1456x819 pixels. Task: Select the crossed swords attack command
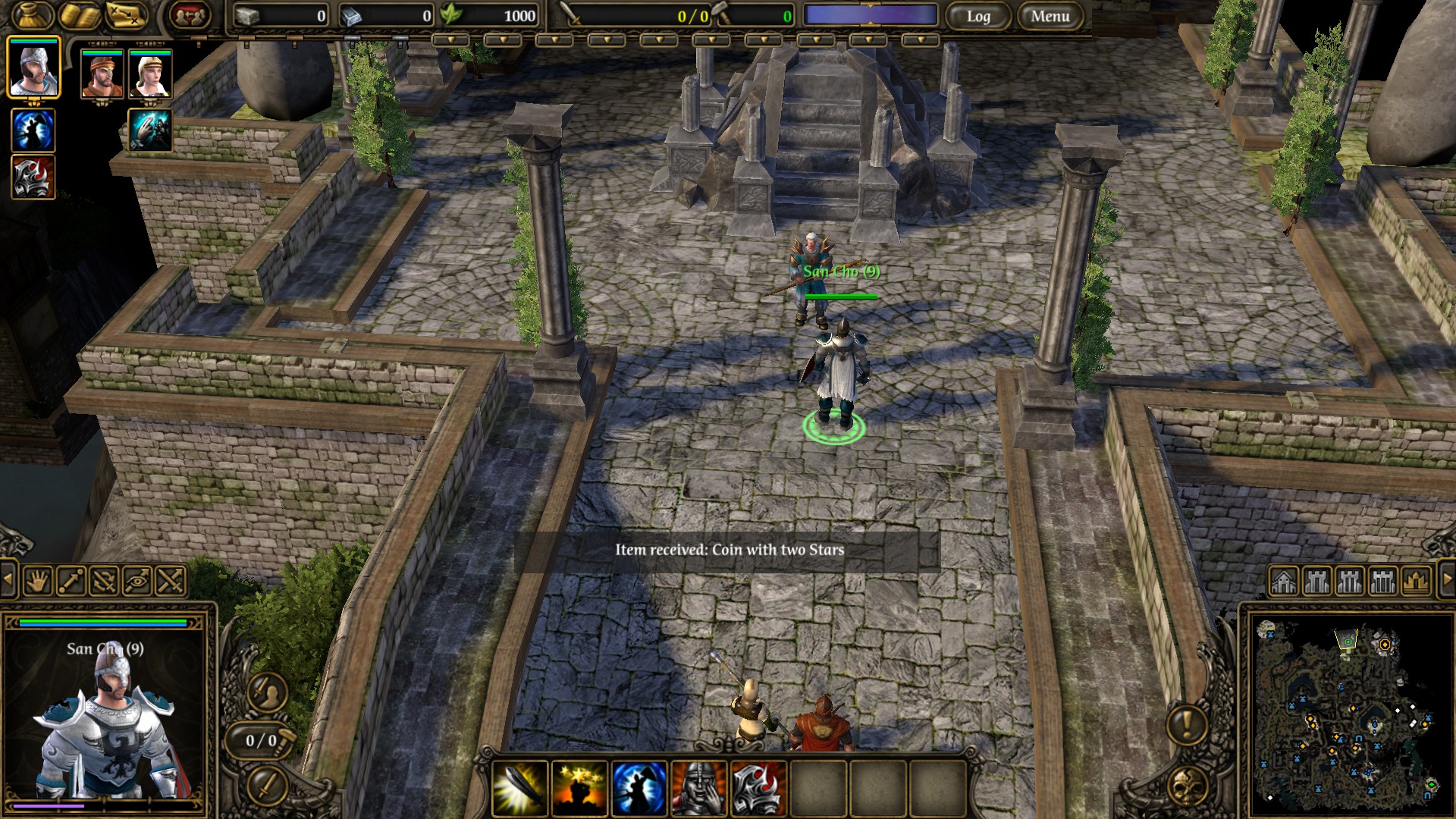coord(171,582)
